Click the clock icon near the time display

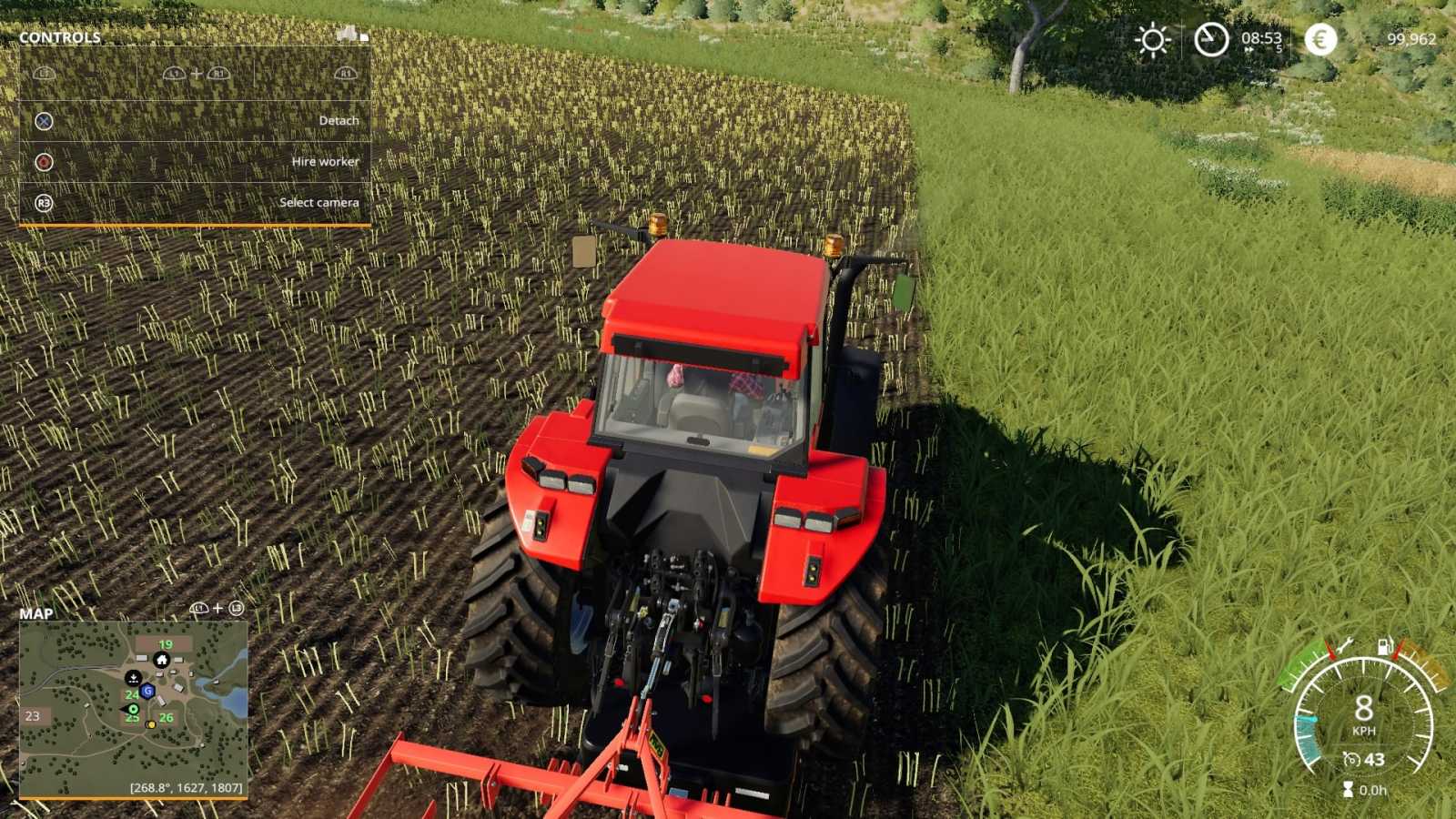(1211, 38)
